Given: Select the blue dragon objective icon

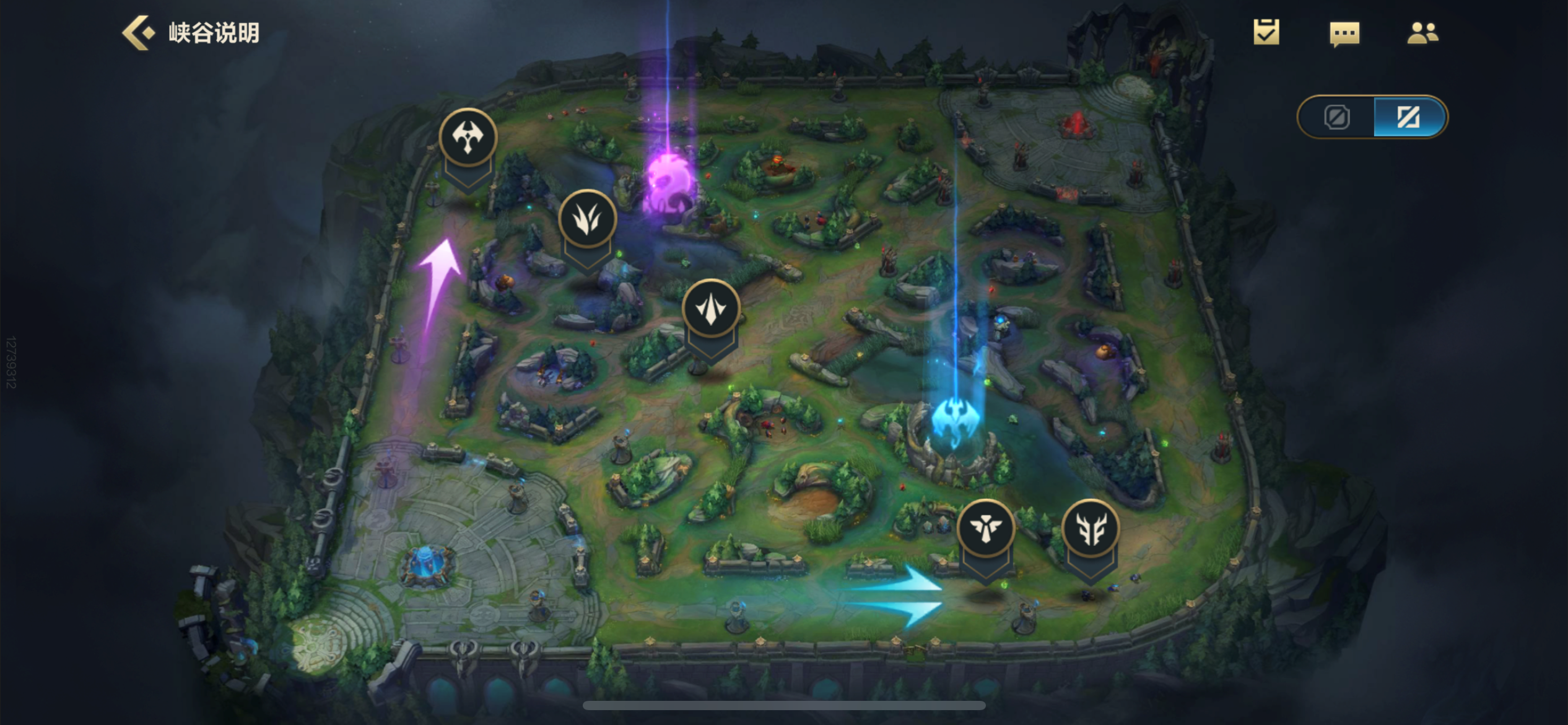Looking at the screenshot, I should pos(954,420).
